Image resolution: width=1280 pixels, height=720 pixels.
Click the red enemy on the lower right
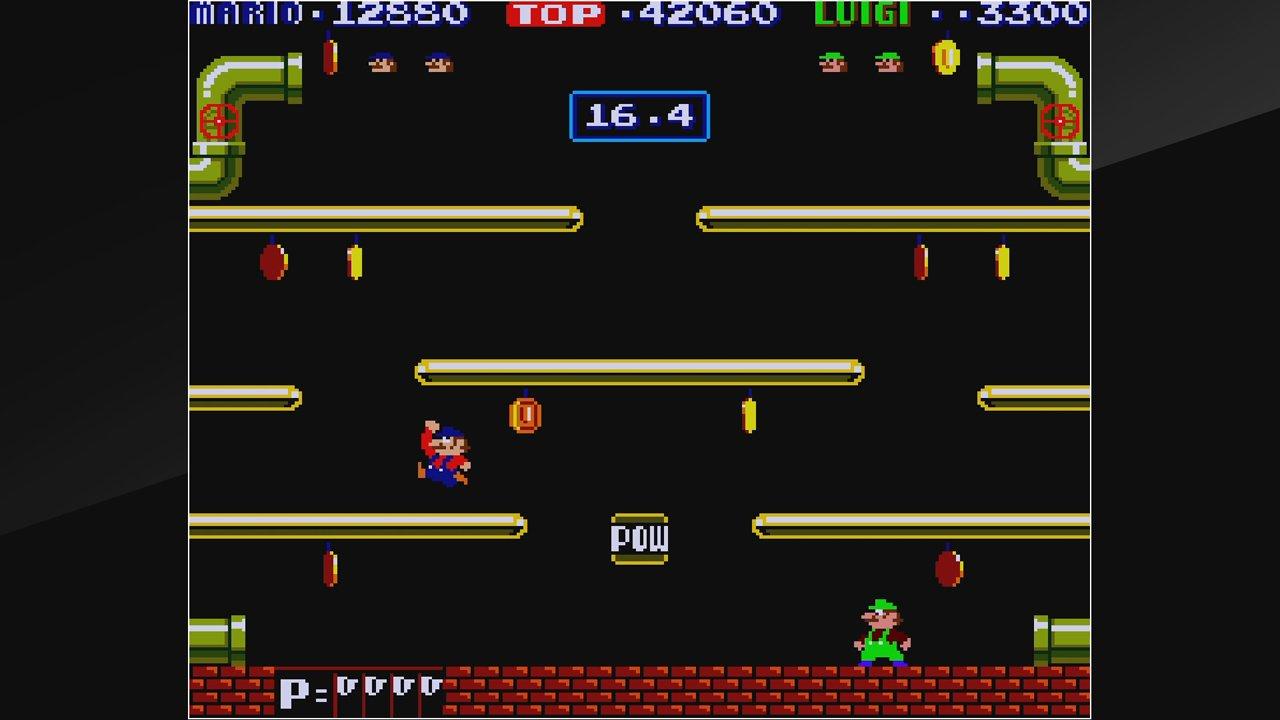click(x=951, y=566)
